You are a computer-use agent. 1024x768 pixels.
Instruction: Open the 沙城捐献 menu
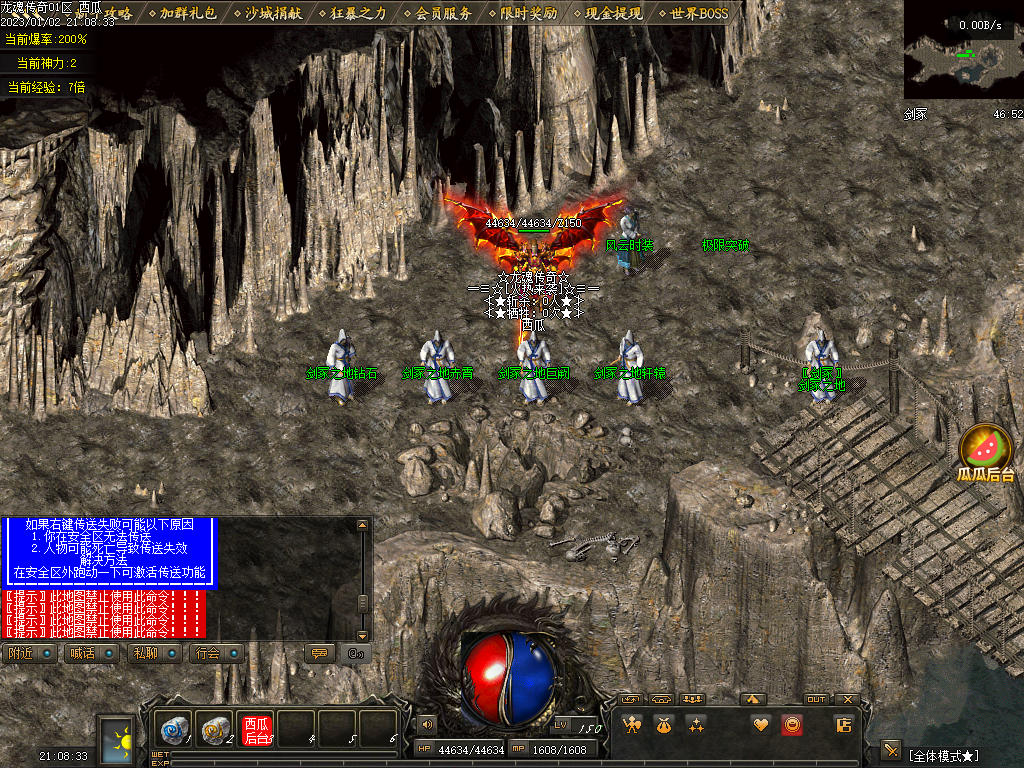(x=273, y=13)
